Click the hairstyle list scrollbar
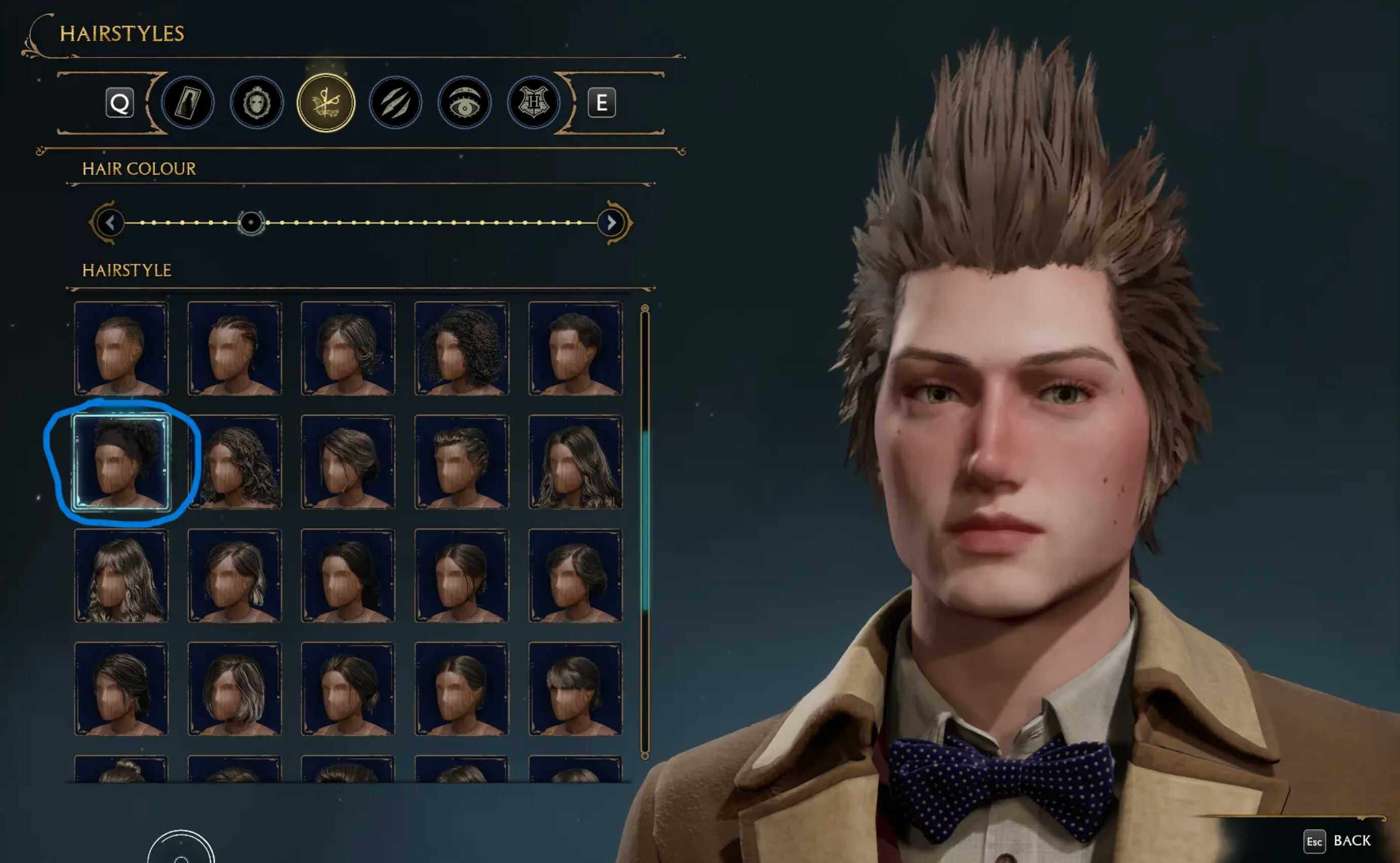This screenshot has width=1400, height=863. coord(645,520)
